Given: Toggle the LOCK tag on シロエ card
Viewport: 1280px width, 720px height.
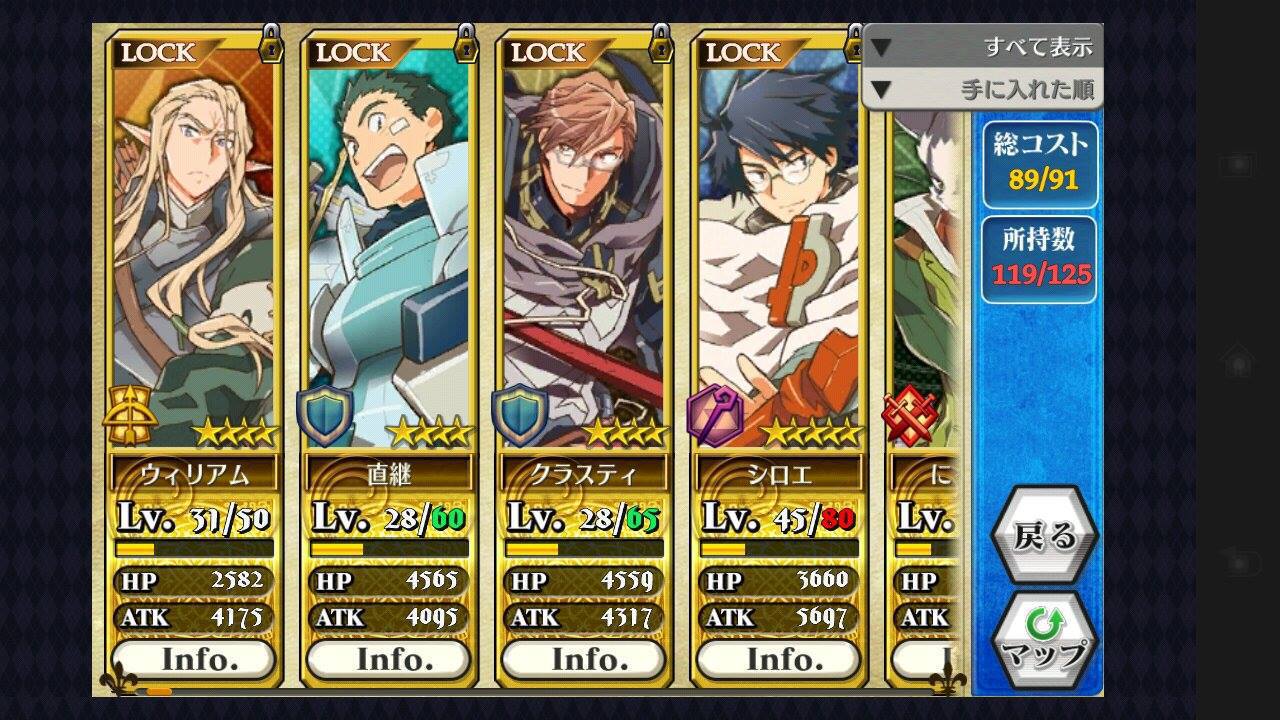Looking at the screenshot, I should (x=778, y=50).
